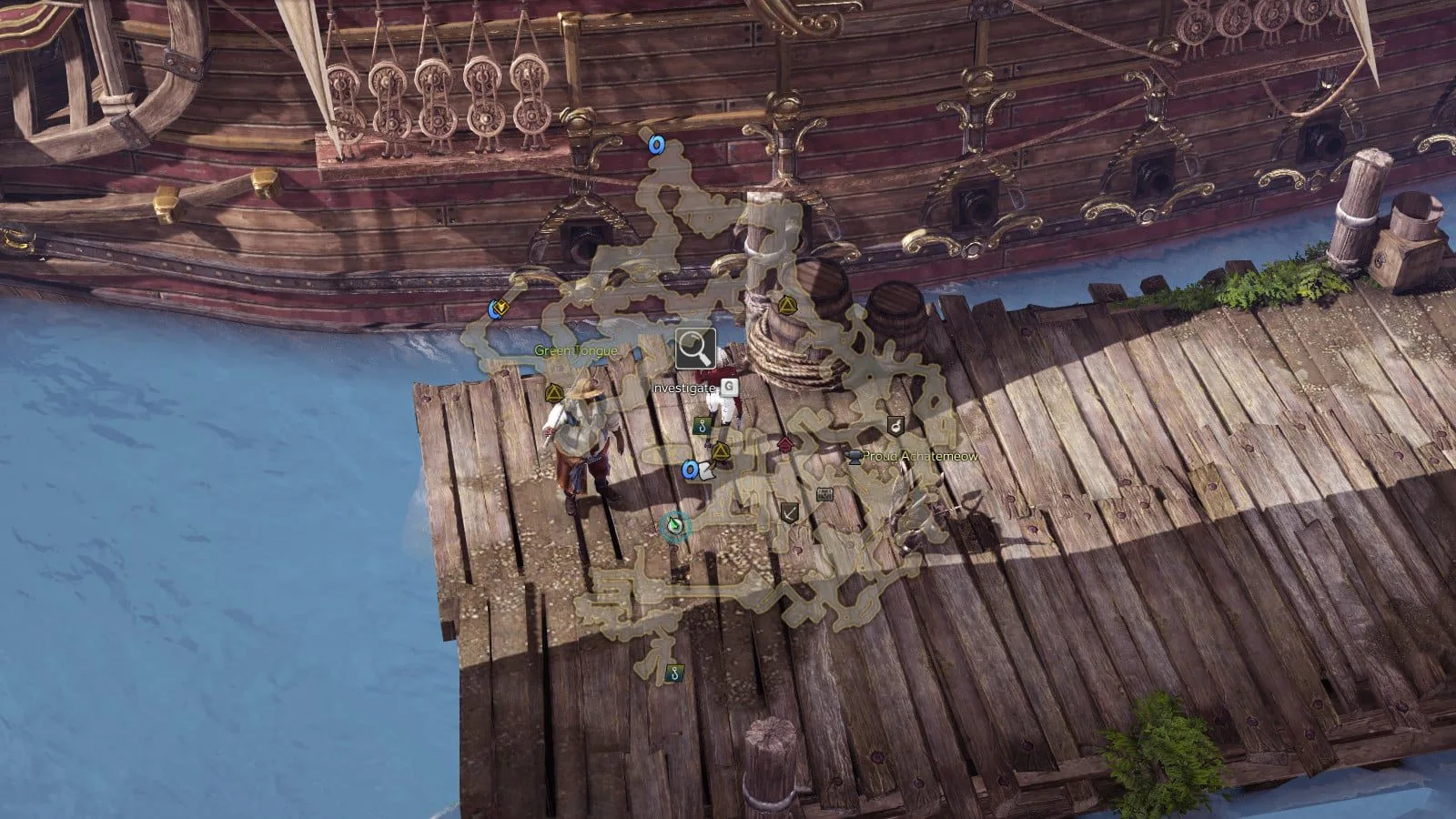Click the Investigate magnifying glass icon
Screen dimensions: 1456x819
pyautogui.click(x=695, y=349)
